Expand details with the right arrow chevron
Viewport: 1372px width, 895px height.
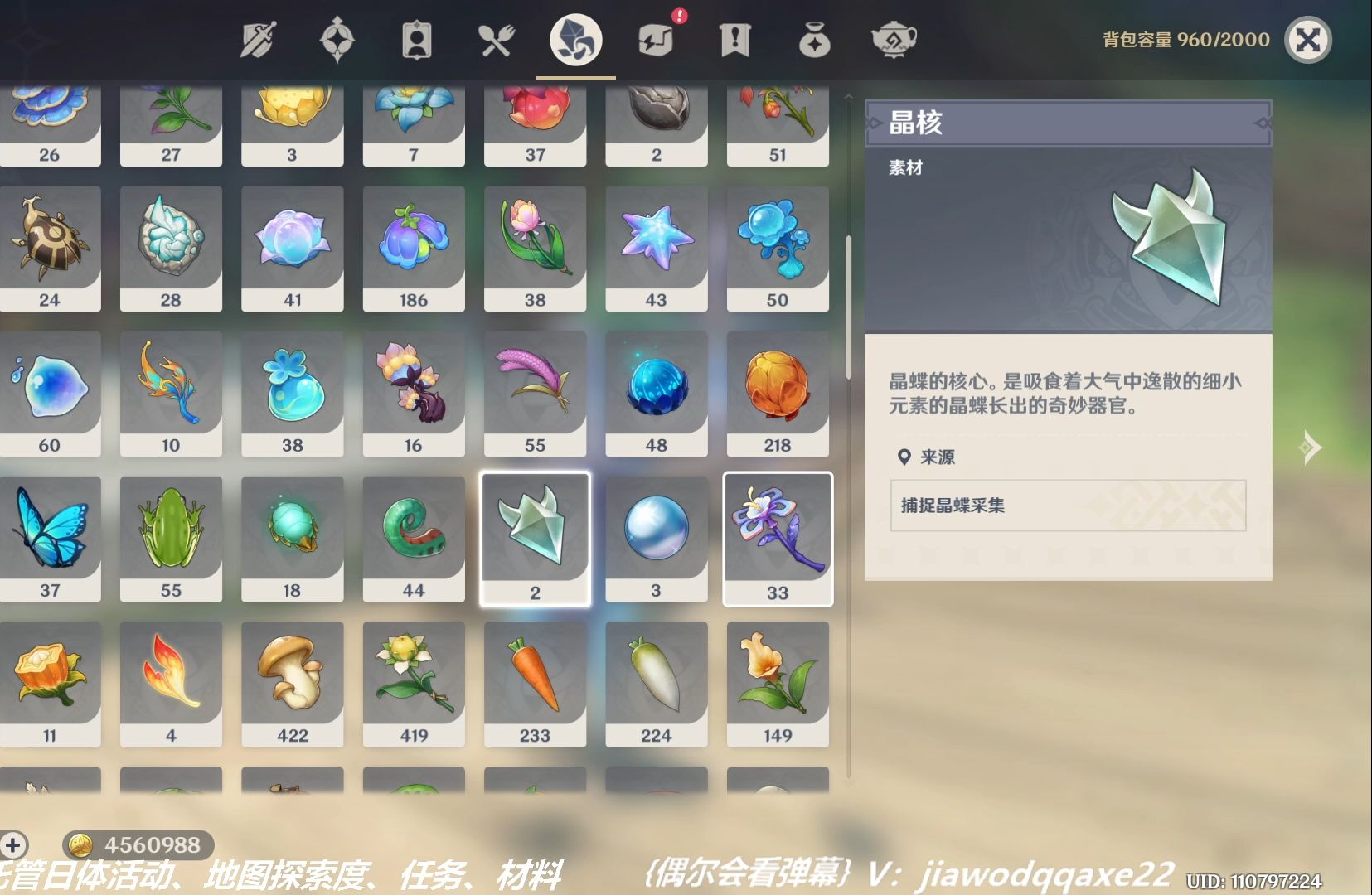click(1310, 447)
